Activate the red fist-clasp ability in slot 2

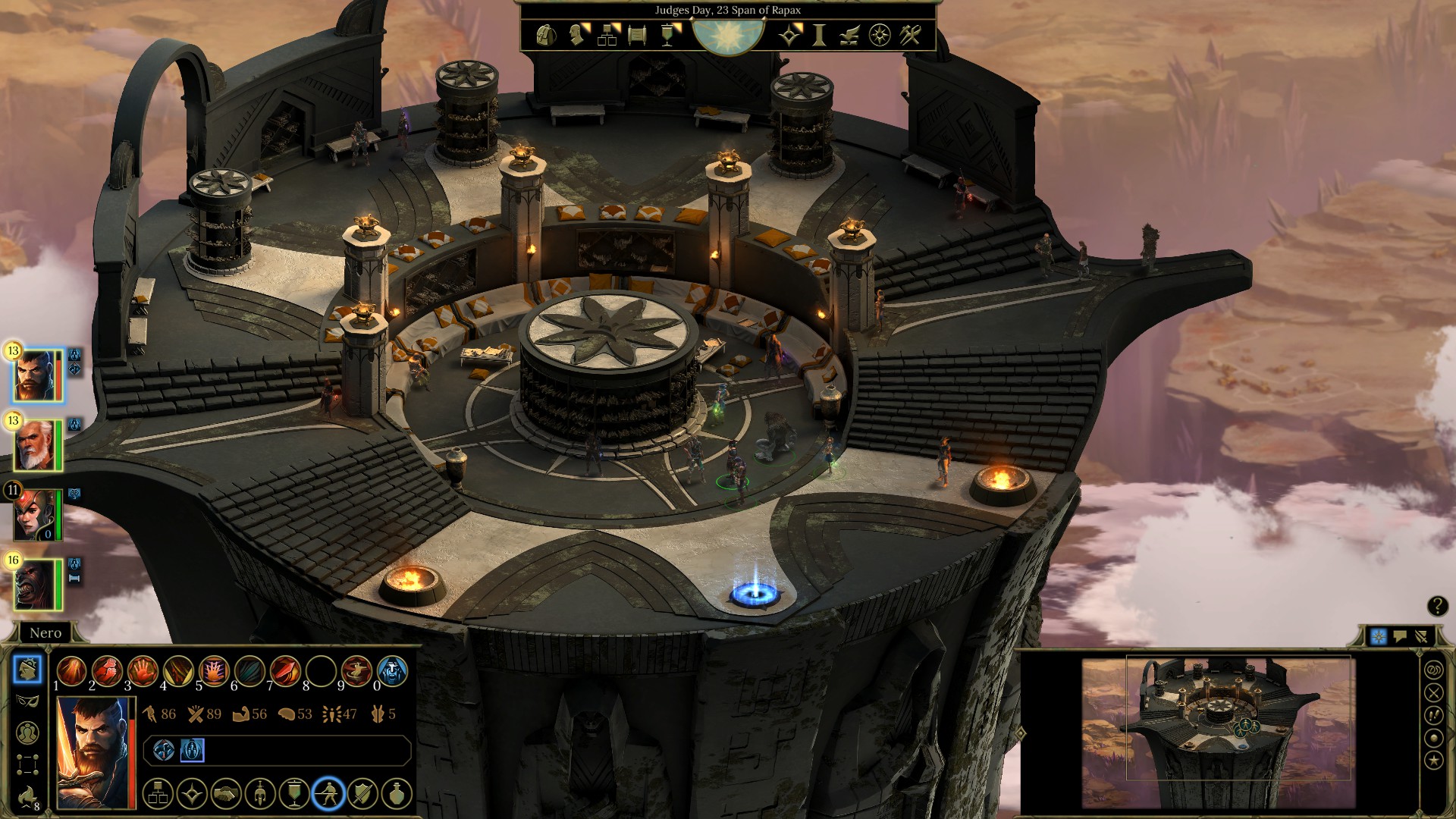click(107, 671)
